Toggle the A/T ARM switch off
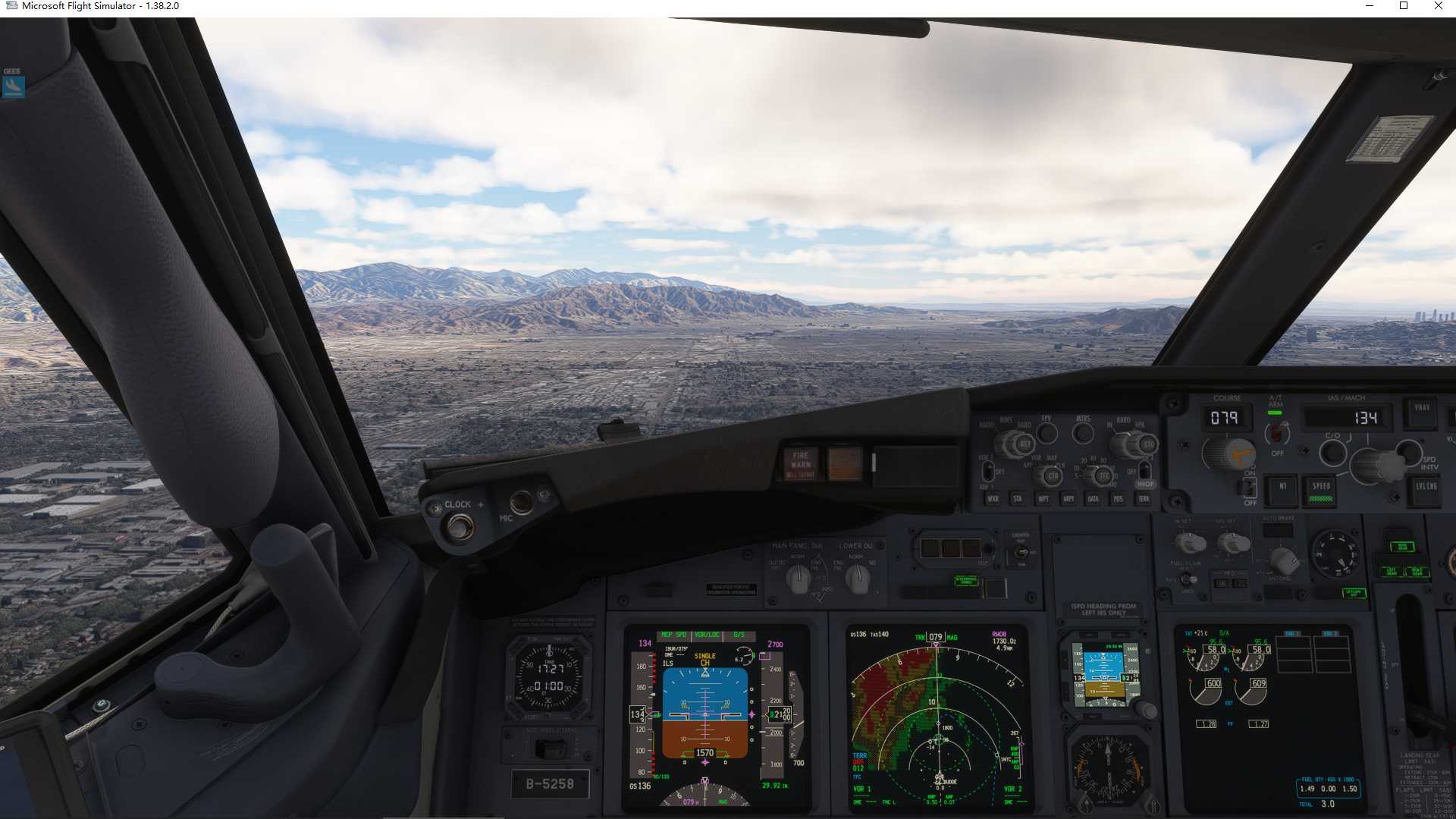The image size is (1456, 819). pos(1278,434)
